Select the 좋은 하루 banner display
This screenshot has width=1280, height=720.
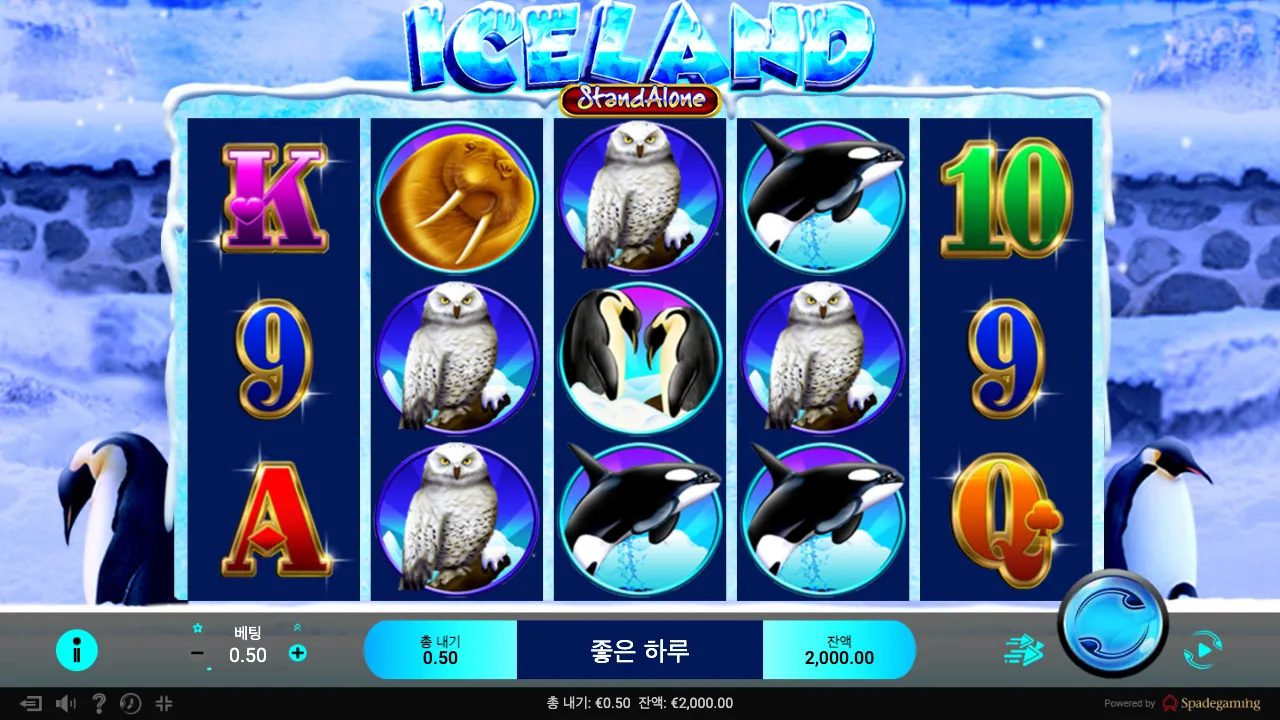click(640, 649)
